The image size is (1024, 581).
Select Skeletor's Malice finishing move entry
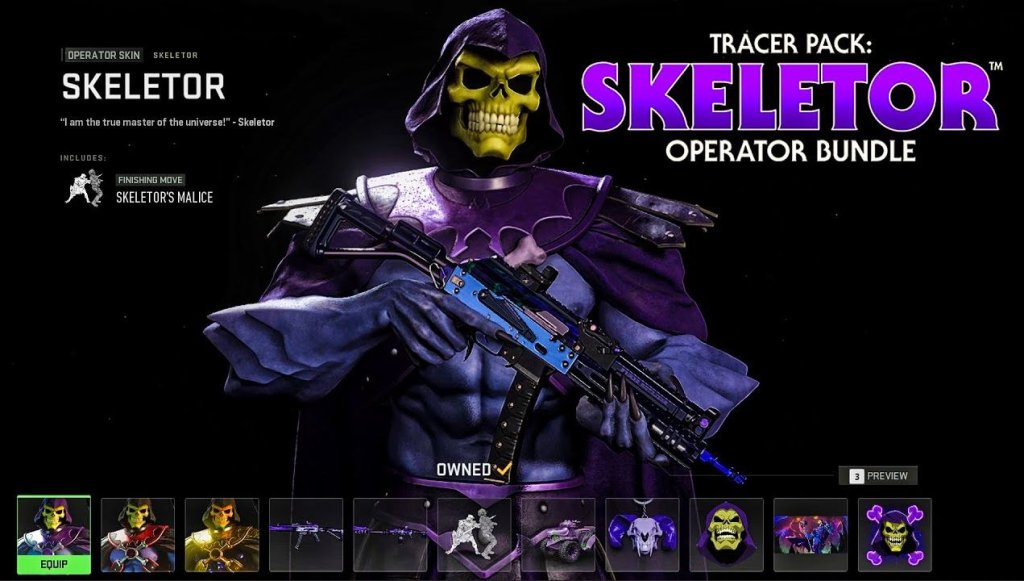pos(163,197)
